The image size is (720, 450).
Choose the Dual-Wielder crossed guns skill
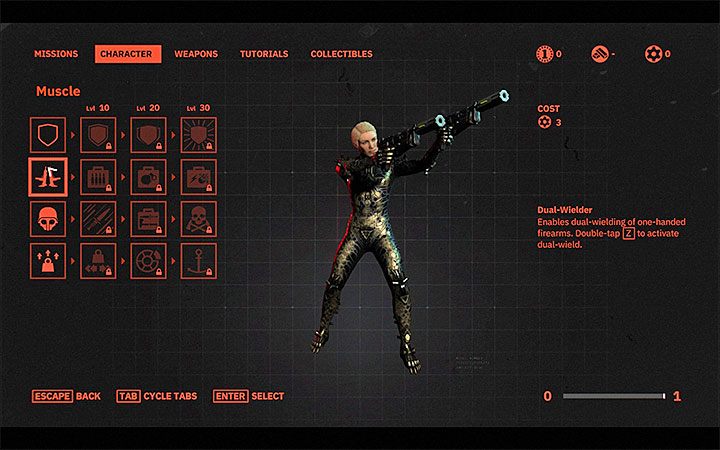coord(48,177)
